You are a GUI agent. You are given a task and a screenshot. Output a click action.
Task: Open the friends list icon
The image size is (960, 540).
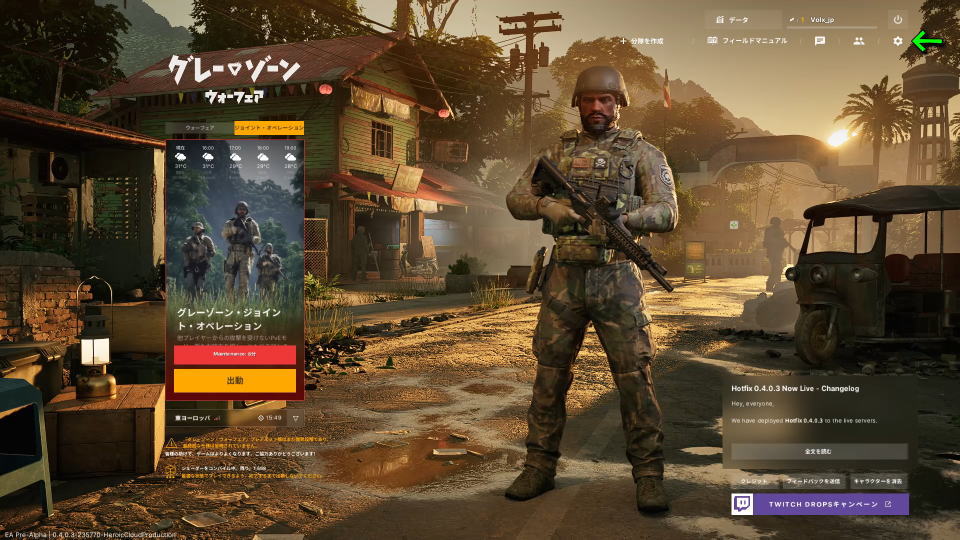[858, 41]
